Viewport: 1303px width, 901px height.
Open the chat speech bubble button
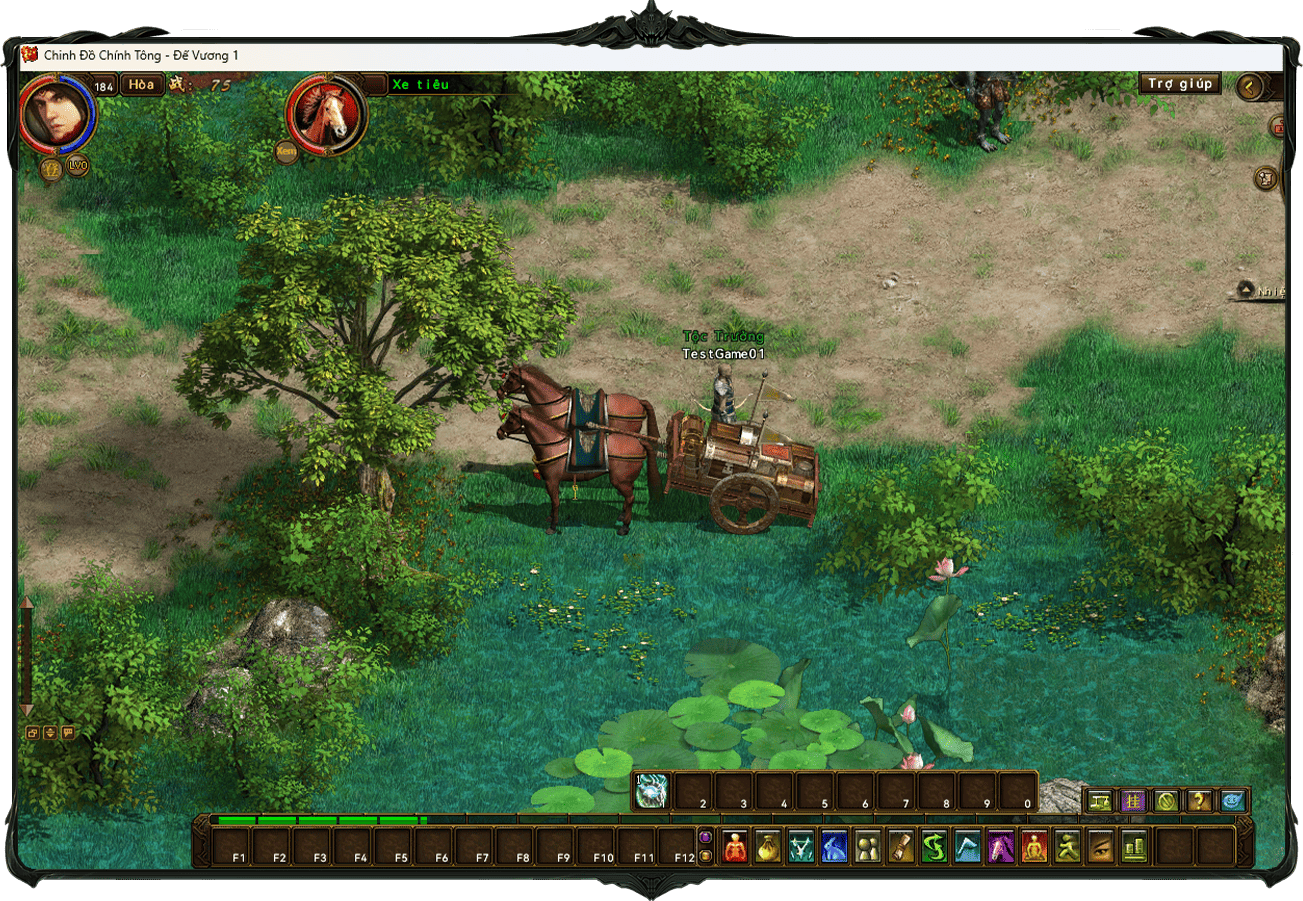68,733
